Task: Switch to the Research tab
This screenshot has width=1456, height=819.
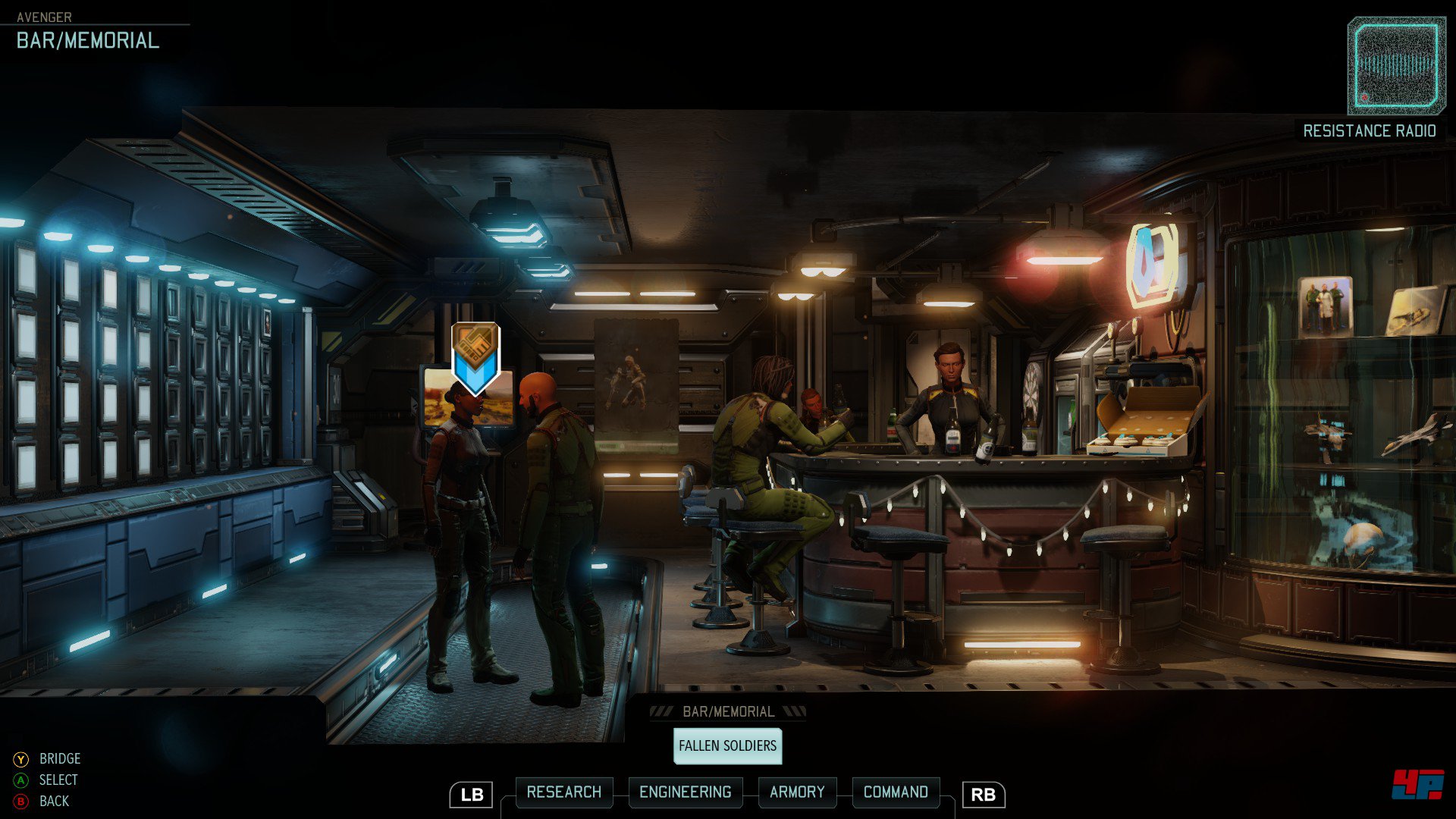Action: (563, 792)
